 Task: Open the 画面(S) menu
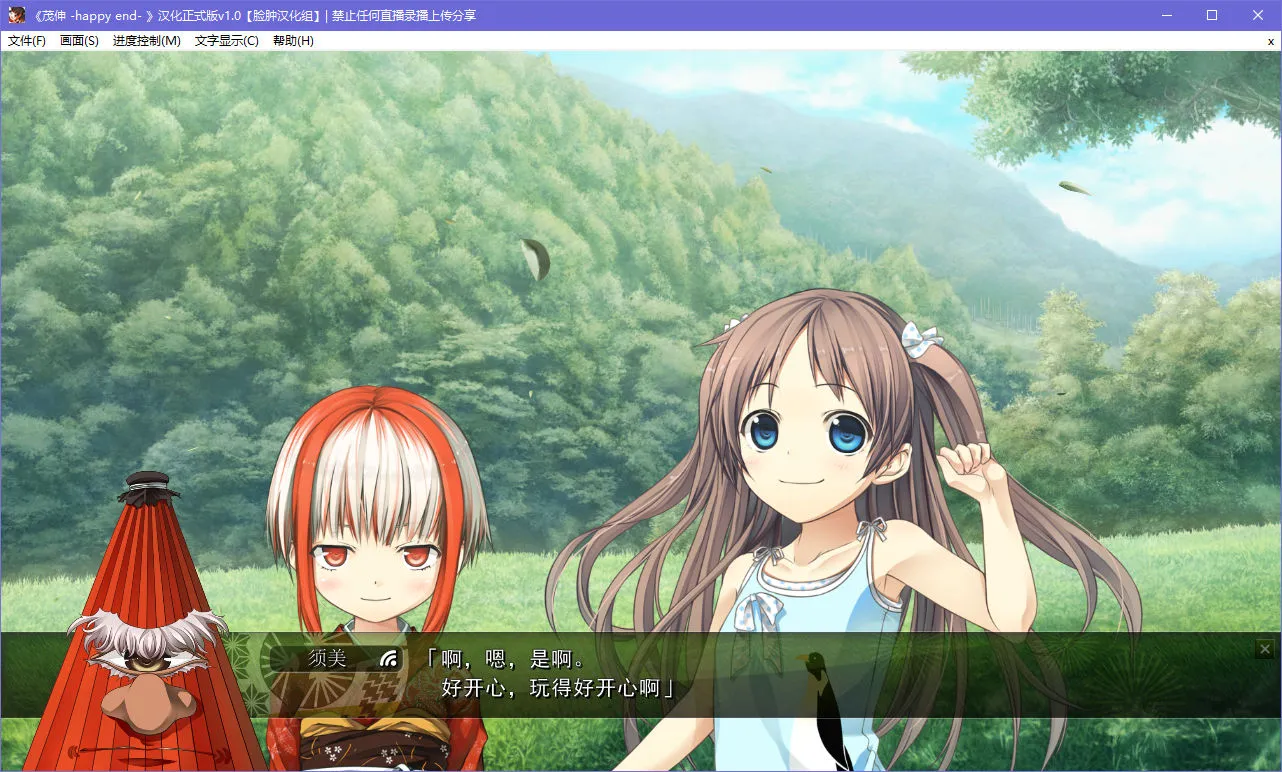click(x=79, y=41)
